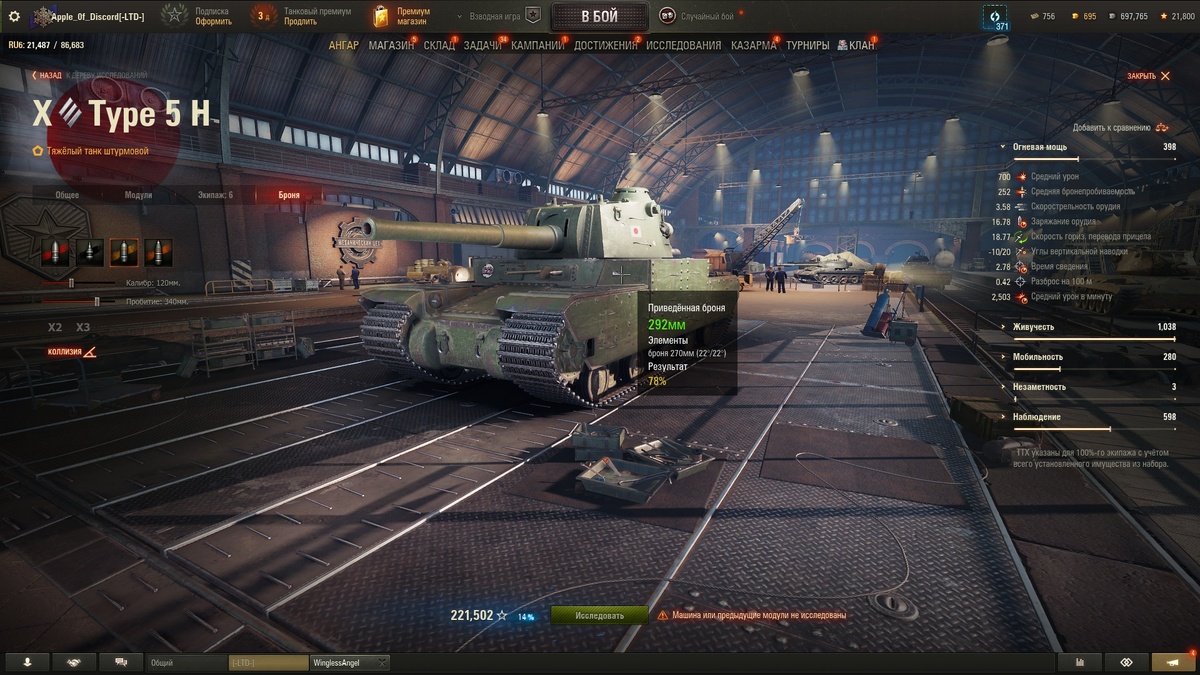Screen dimensions: 1200x675
Task: Close the vehicle preview with ЗАКРЫТЬ
Action: tap(1147, 76)
